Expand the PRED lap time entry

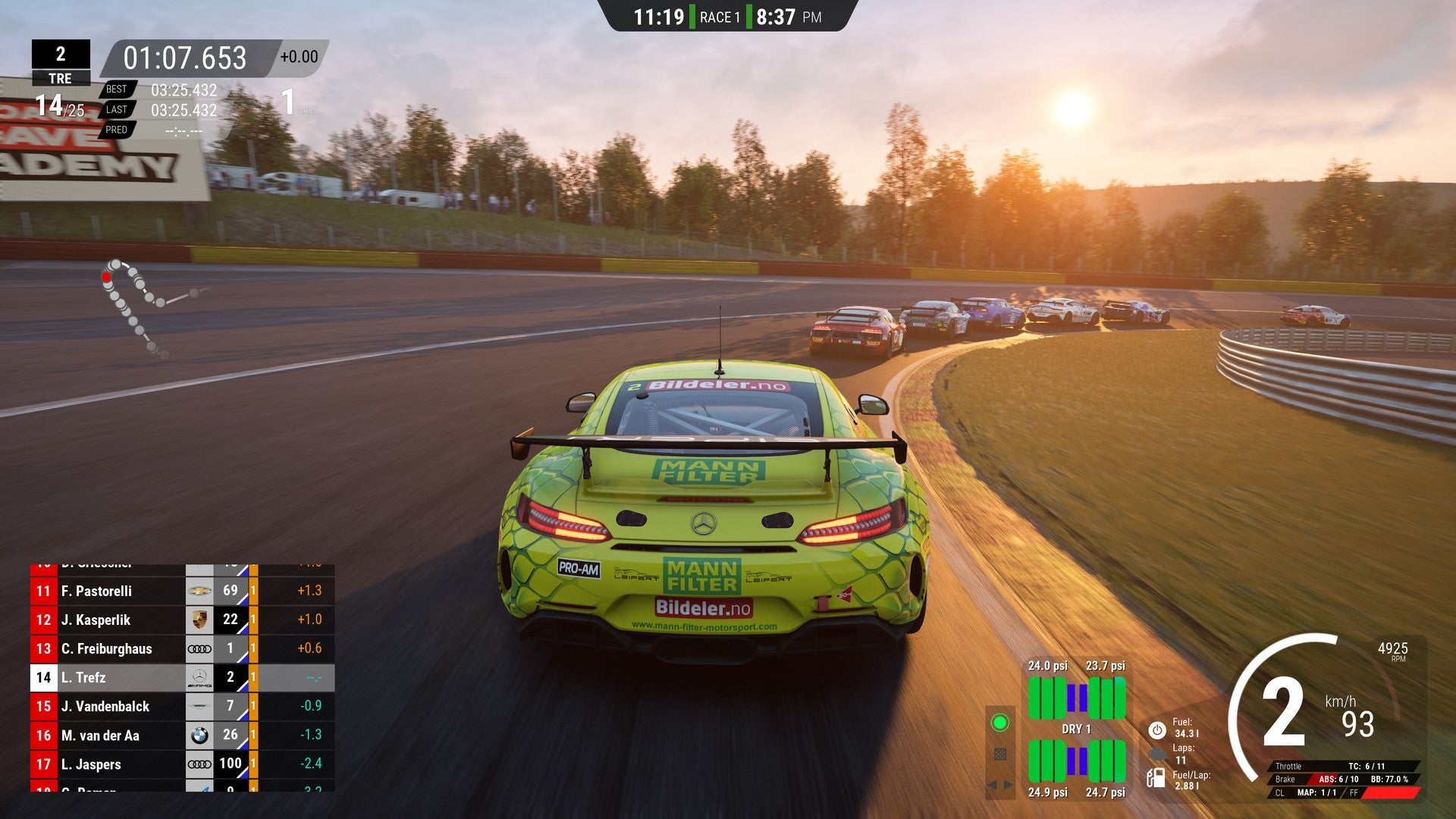(x=118, y=130)
